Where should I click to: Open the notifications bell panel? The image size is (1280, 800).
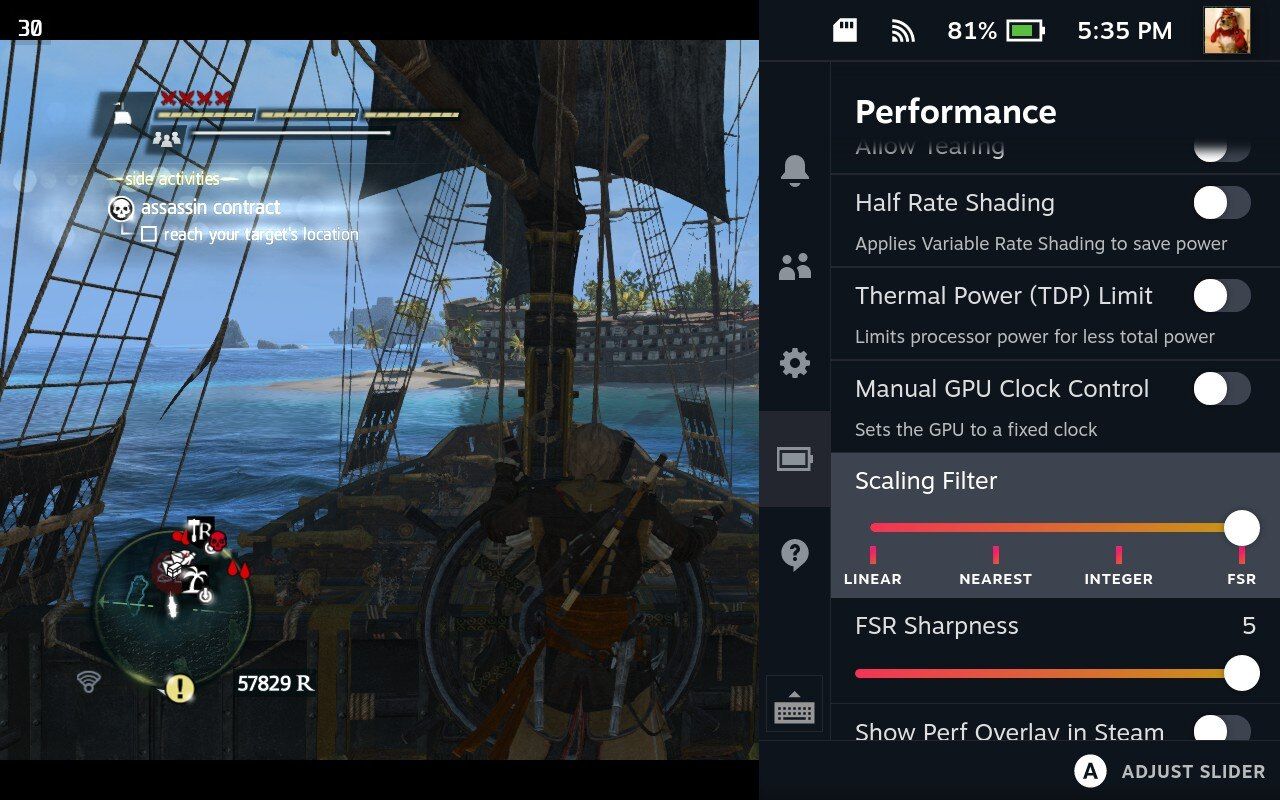click(794, 172)
